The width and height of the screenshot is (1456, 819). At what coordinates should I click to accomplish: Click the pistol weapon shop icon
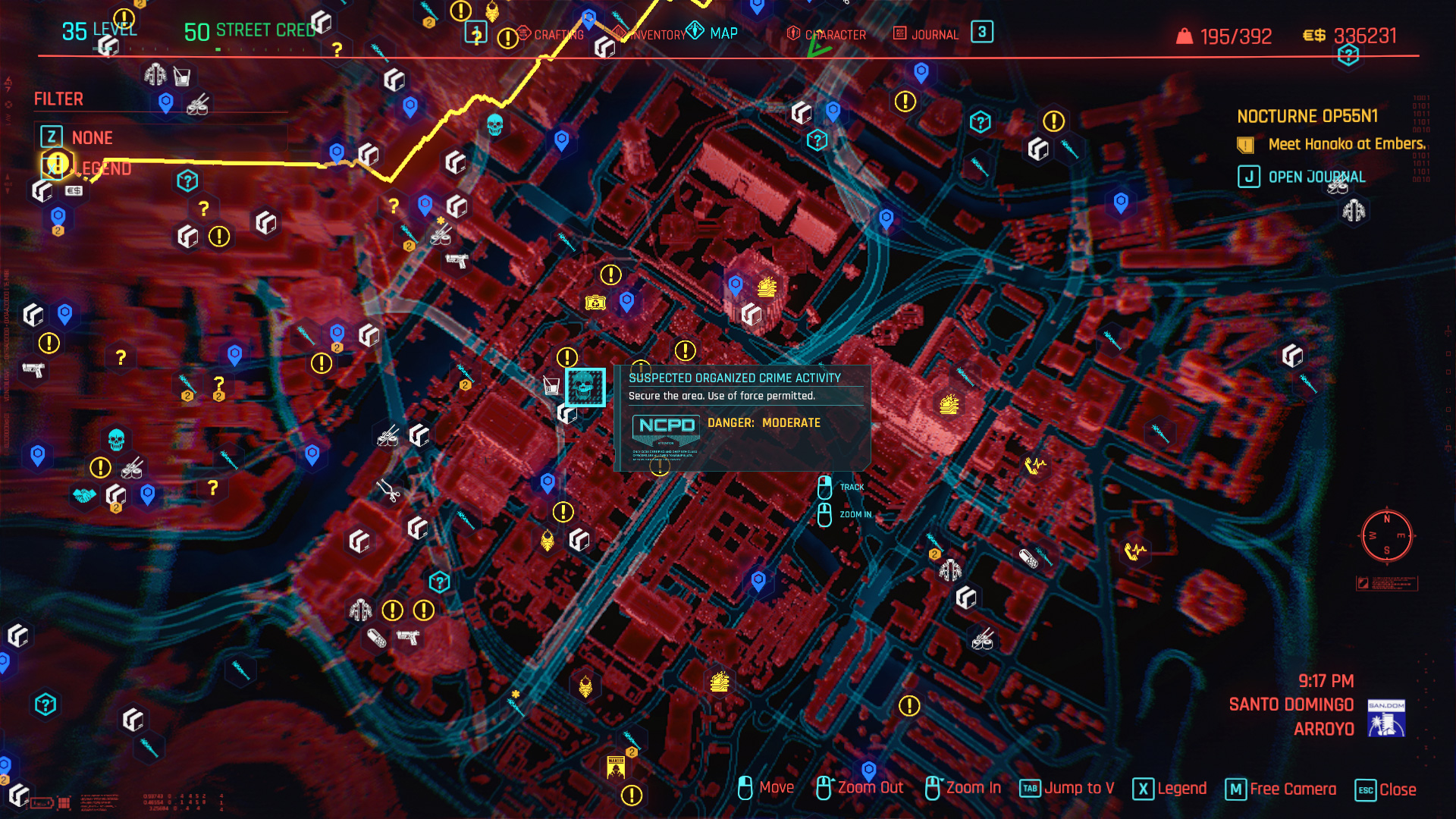33,371
